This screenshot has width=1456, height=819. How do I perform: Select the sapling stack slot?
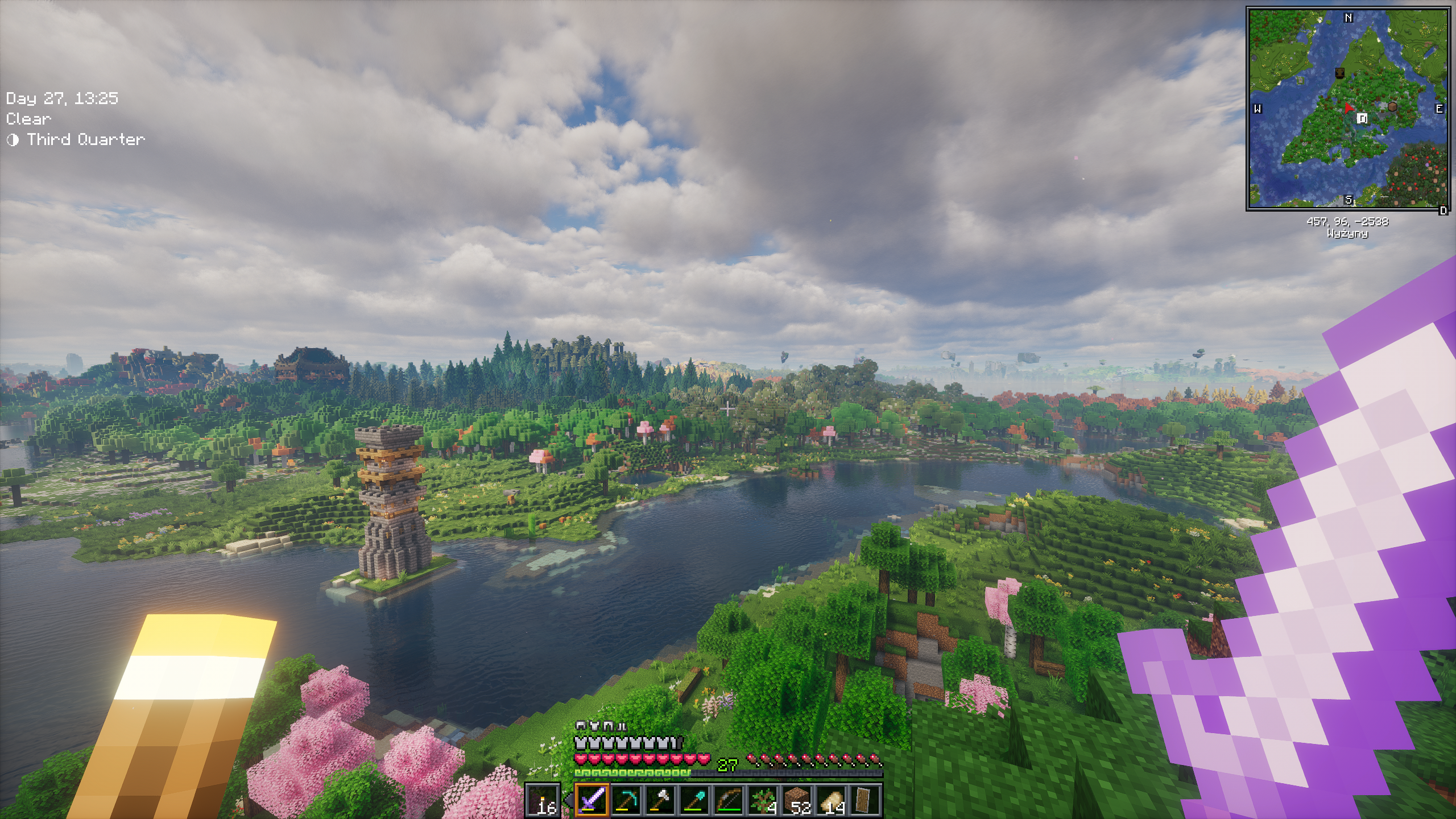tap(763, 800)
